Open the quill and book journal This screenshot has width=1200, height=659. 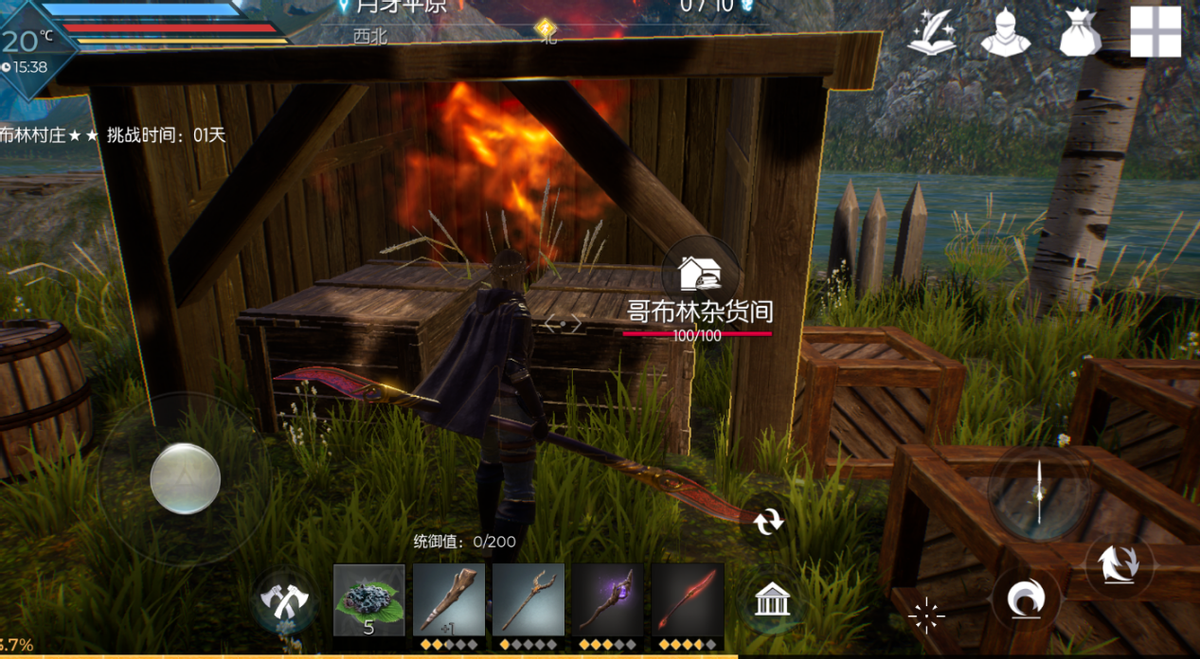930,33
